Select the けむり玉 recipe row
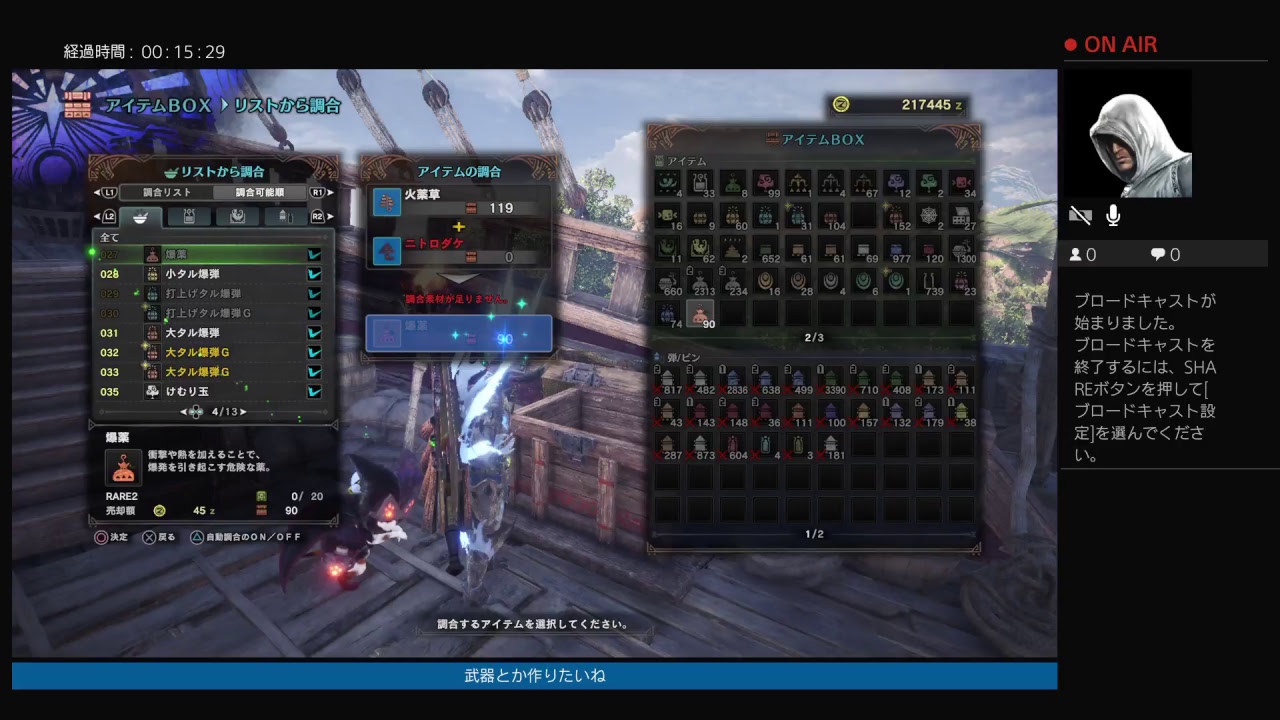This screenshot has width=1280, height=720. point(210,392)
